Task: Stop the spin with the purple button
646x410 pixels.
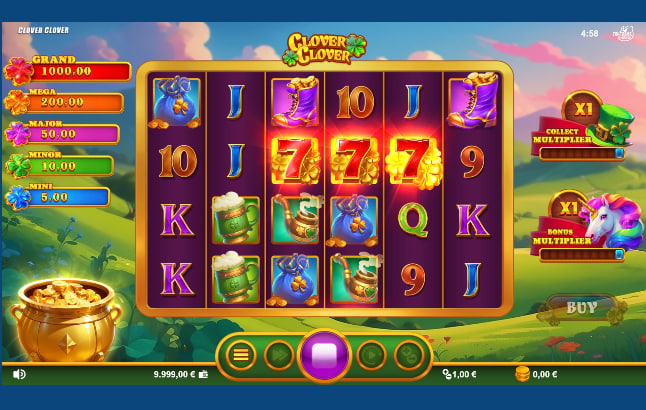Action: coord(324,355)
